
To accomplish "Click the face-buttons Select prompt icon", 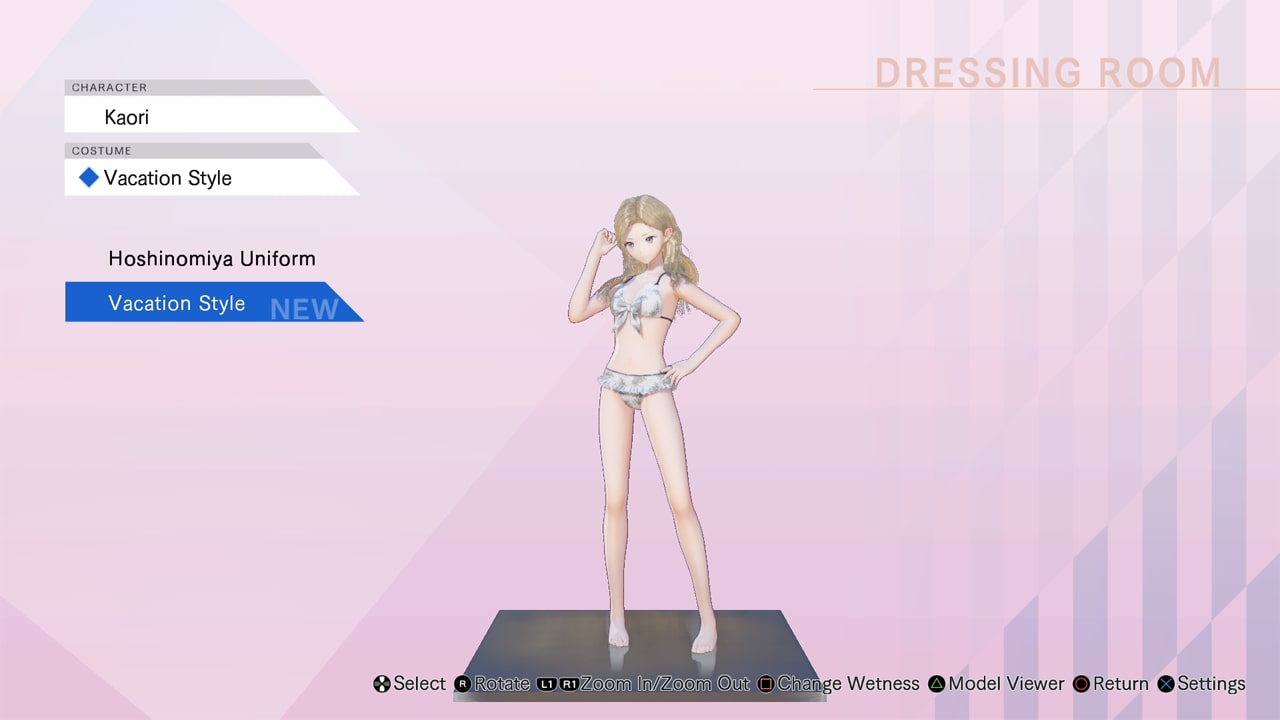I will pos(381,684).
